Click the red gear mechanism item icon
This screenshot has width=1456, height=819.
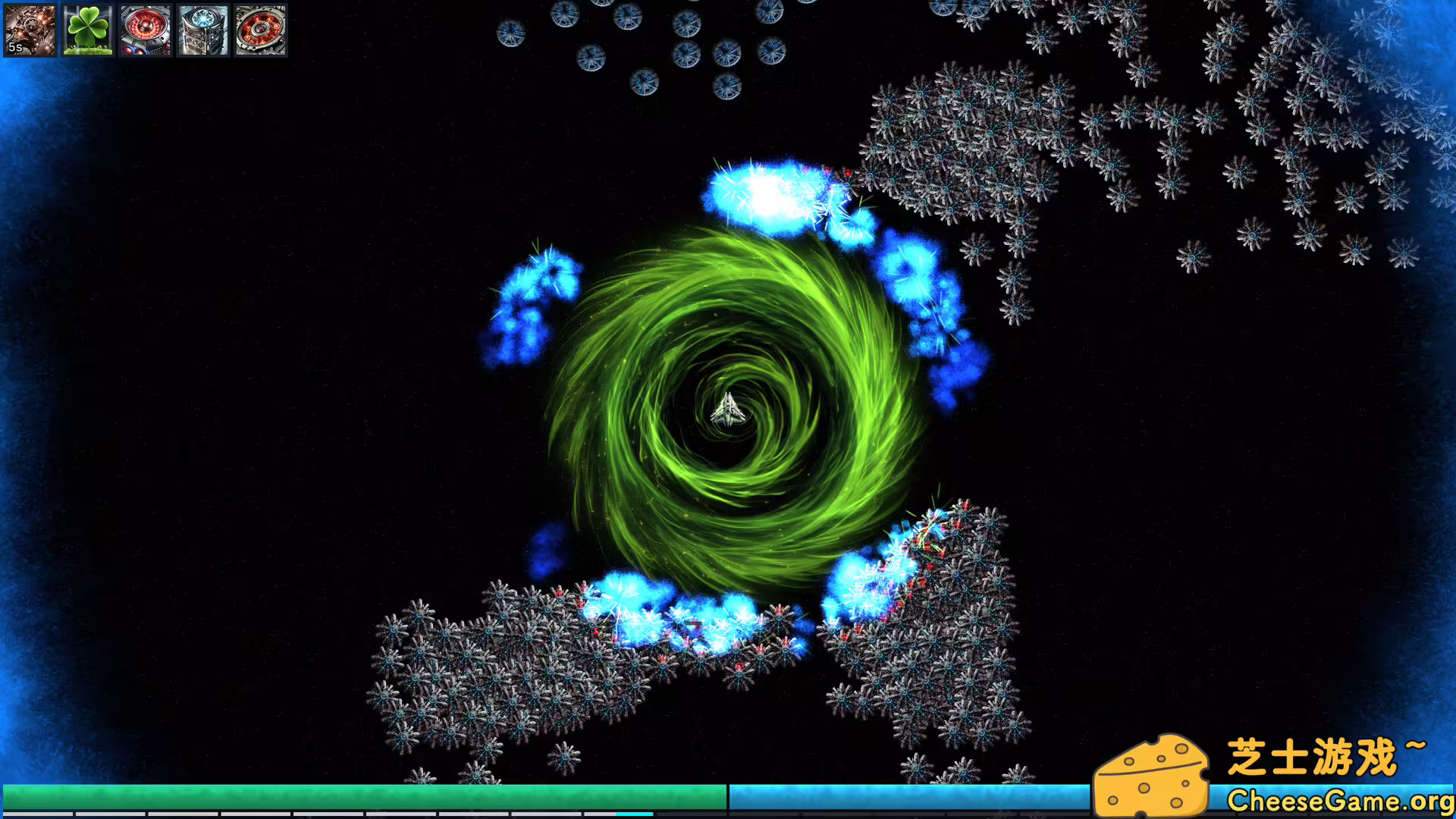(x=260, y=30)
